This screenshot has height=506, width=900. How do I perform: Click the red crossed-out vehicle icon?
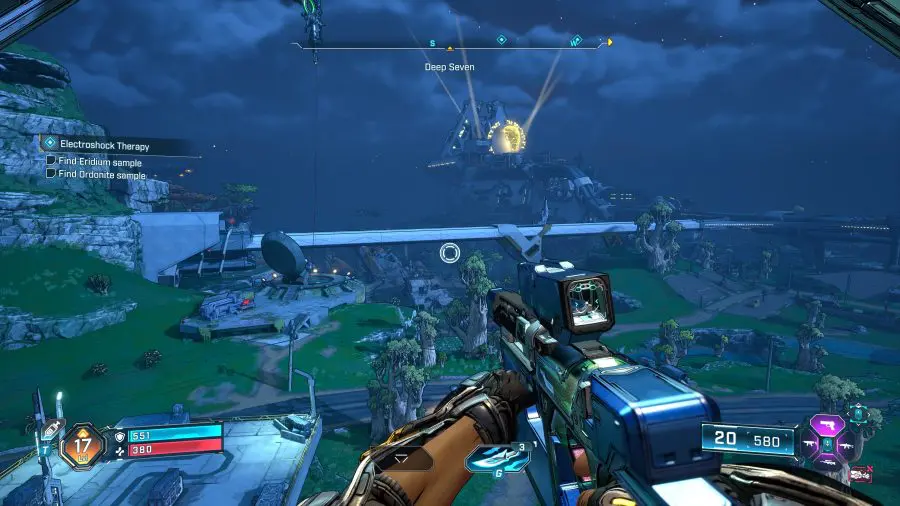pos(859,474)
